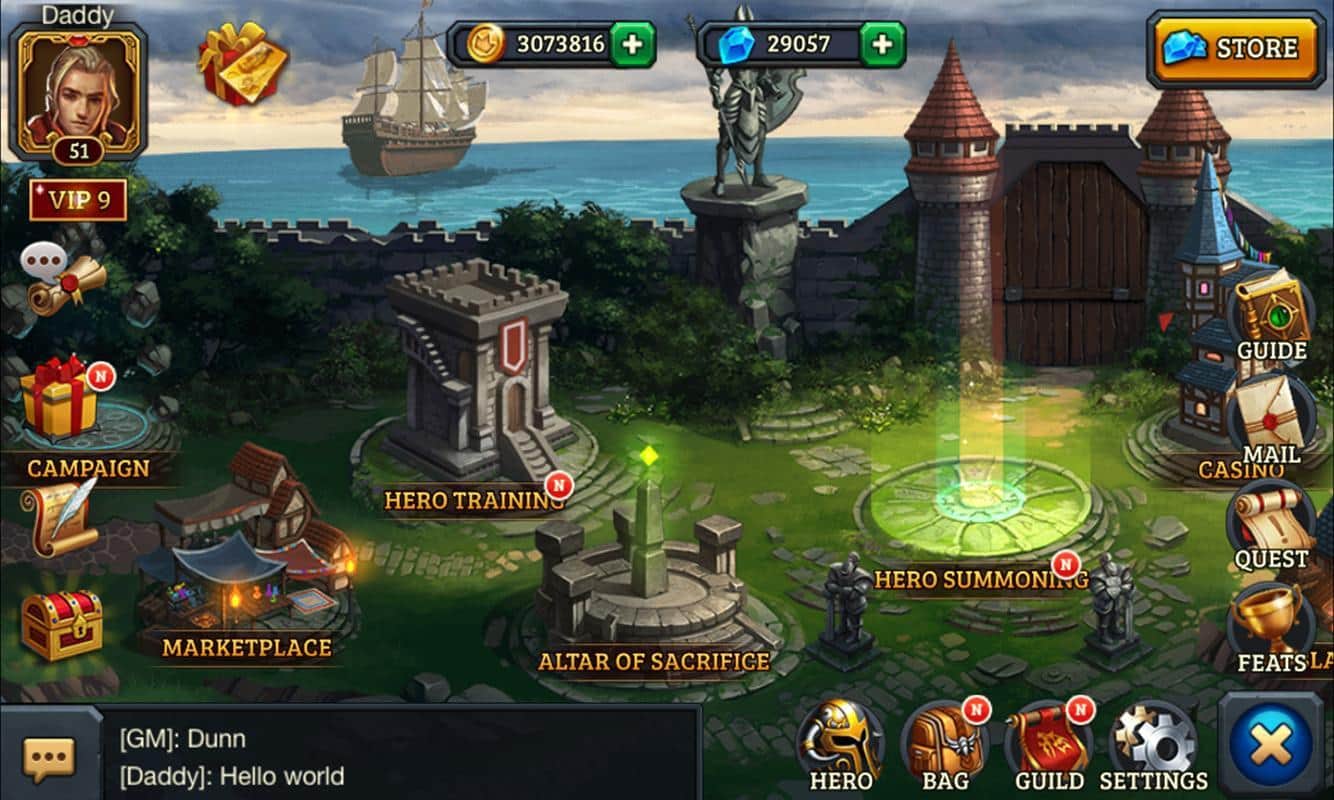Screen dimensions: 1334x800
Task: Close the menu with the blue X button
Action: 1270,746
